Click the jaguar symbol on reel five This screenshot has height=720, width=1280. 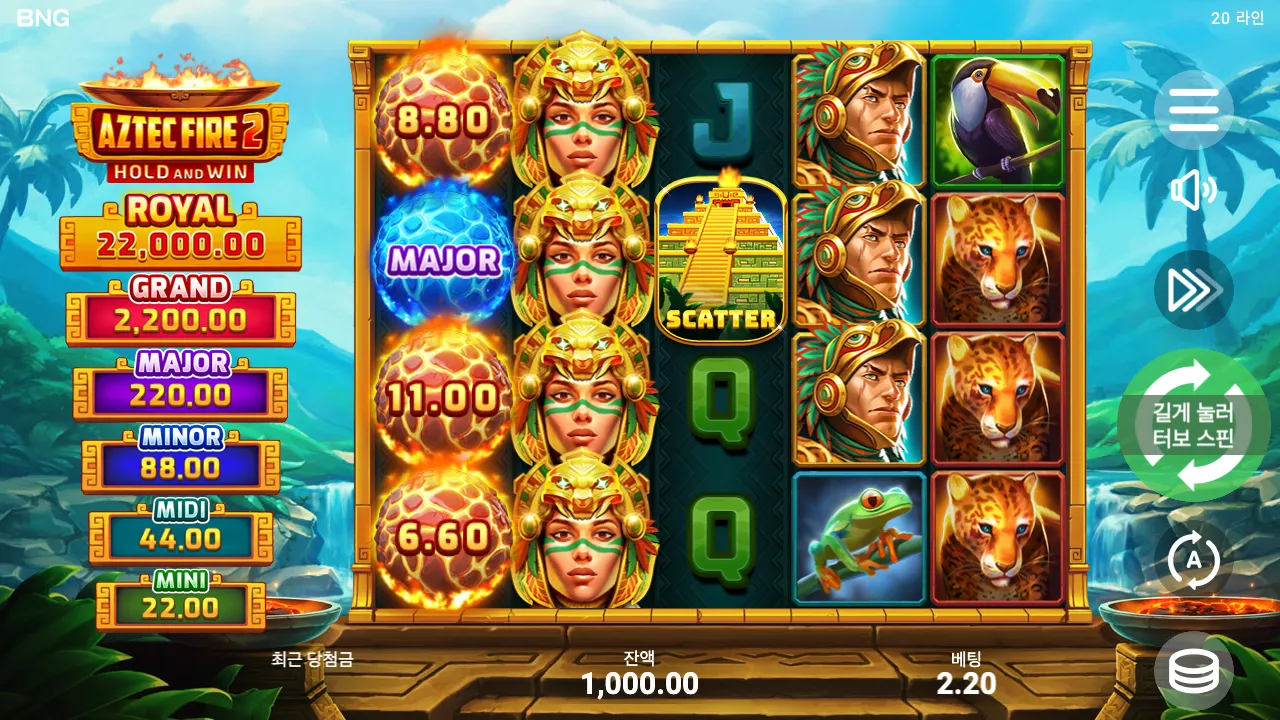point(997,260)
